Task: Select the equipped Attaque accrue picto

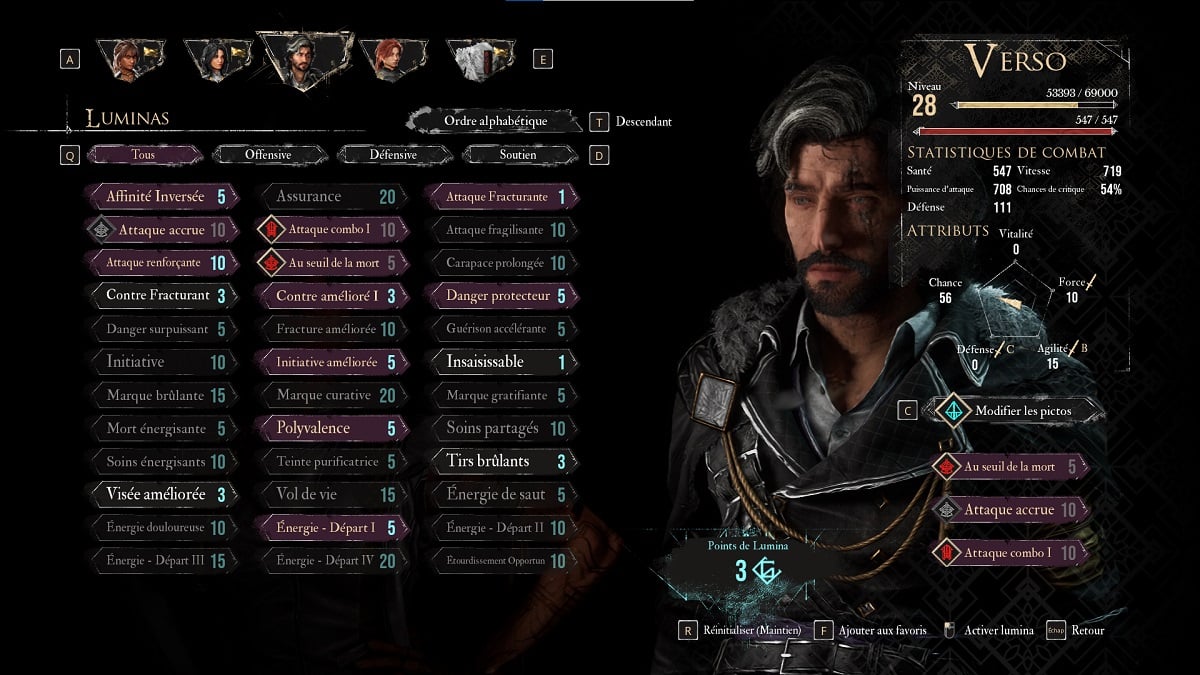Action: click(x=1010, y=510)
